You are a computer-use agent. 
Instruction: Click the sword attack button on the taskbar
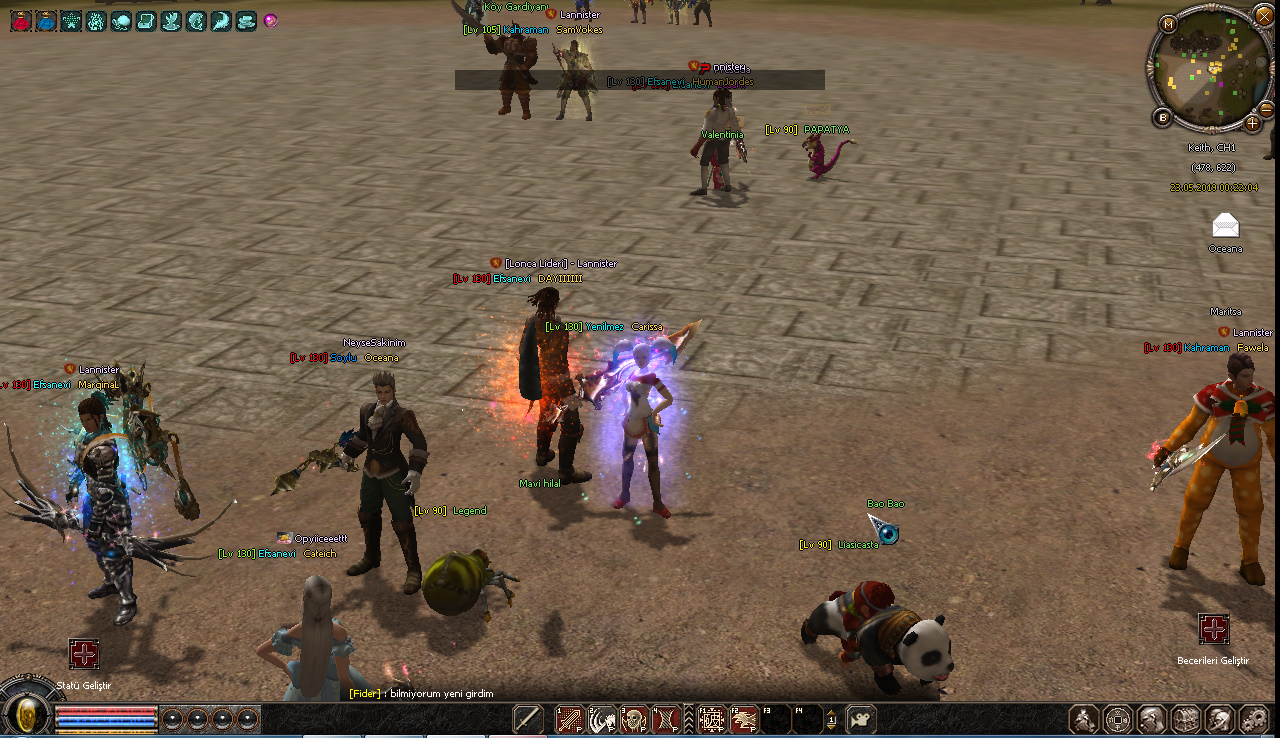(x=528, y=719)
